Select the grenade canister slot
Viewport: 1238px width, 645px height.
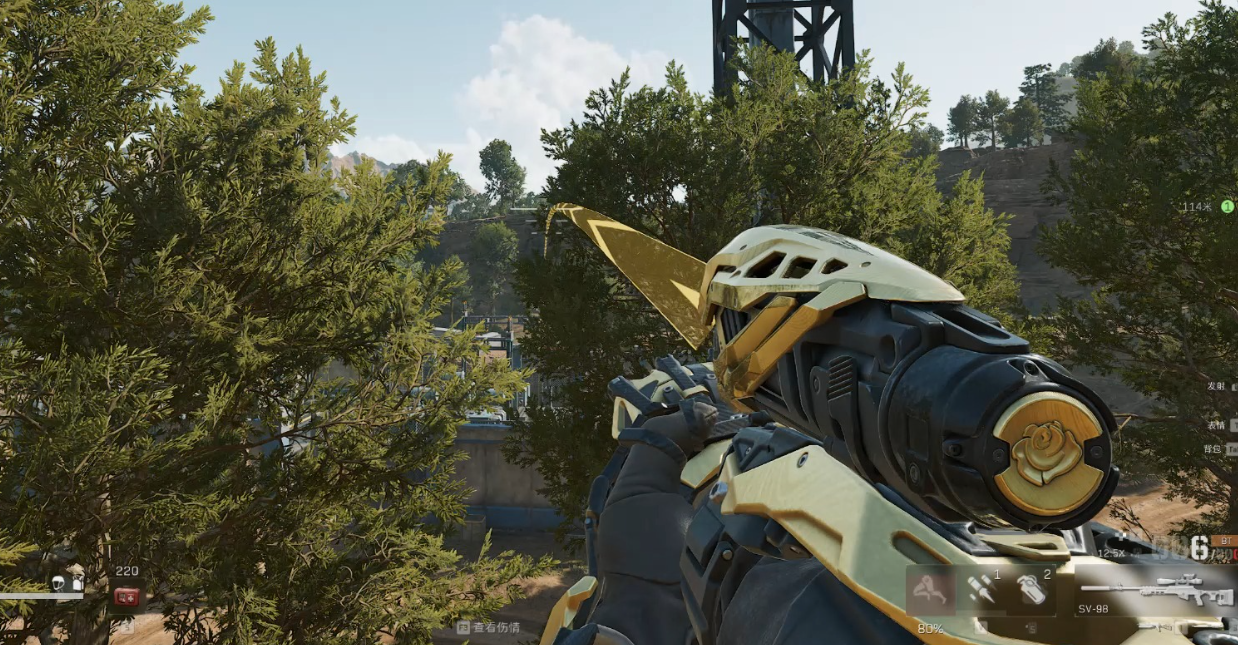point(1030,590)
